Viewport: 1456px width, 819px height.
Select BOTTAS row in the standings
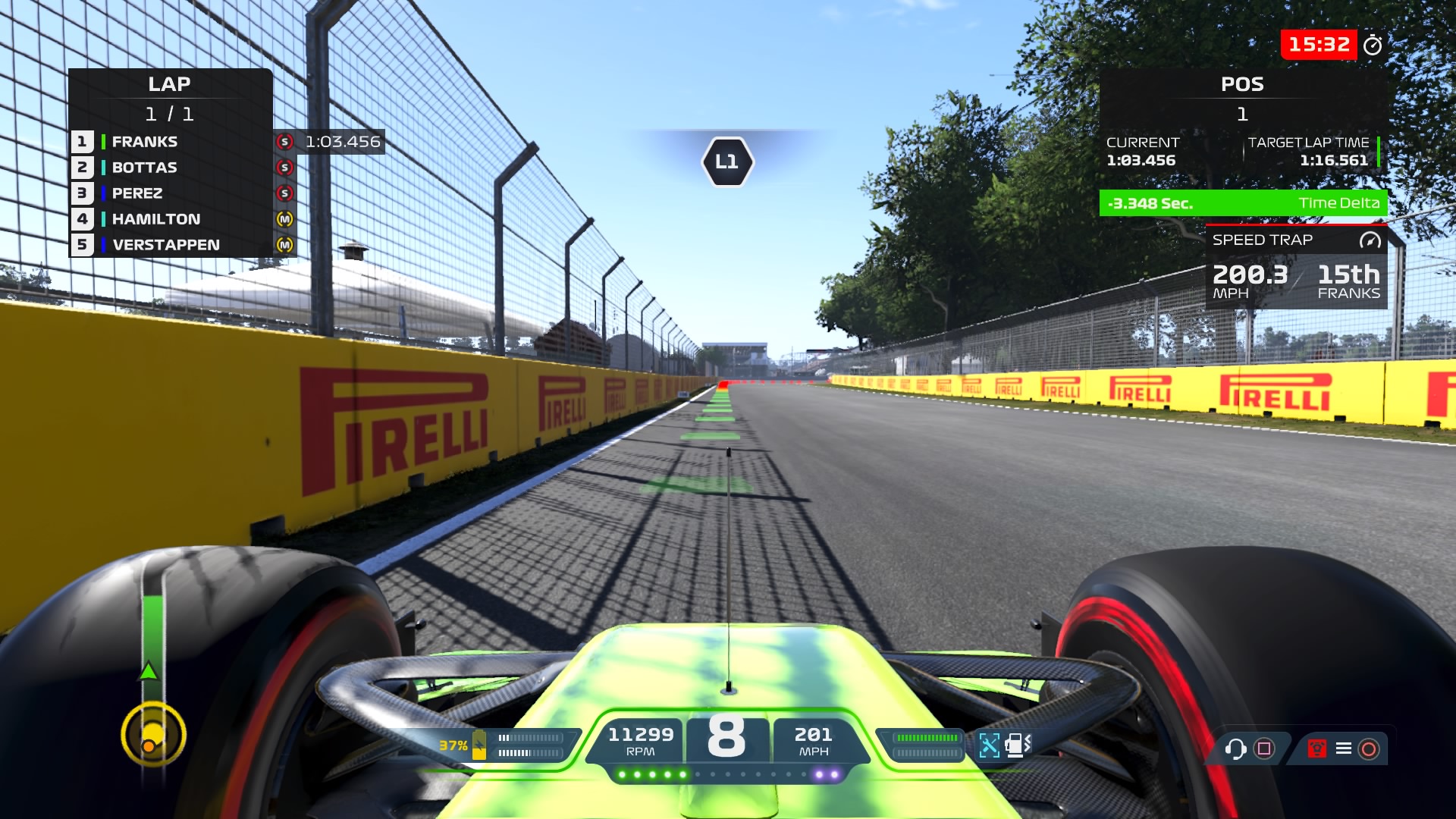(x=144, y=168)
